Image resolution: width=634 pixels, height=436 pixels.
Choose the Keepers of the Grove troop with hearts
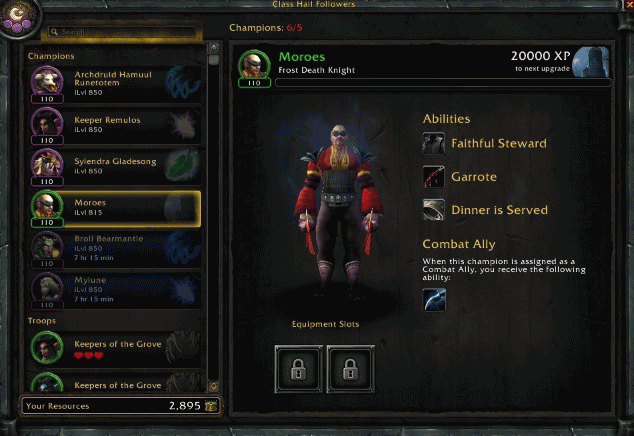114,348
